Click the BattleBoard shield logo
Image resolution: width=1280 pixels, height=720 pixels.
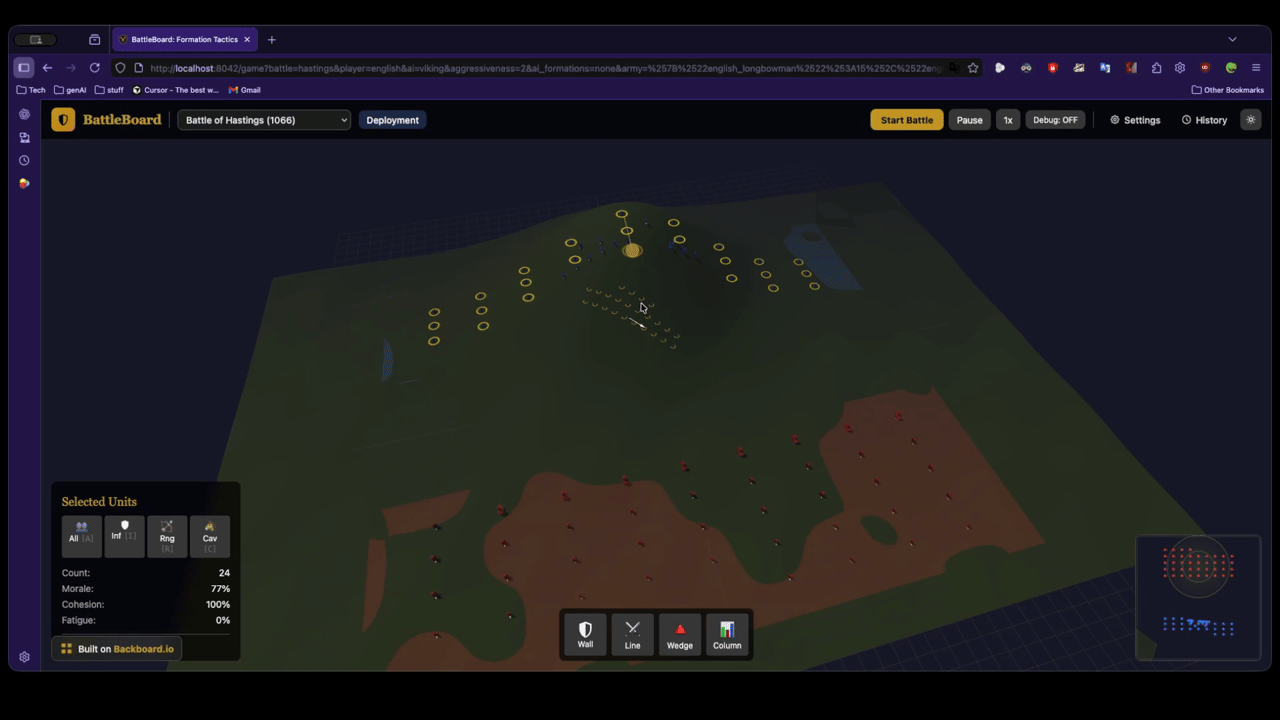63,119
